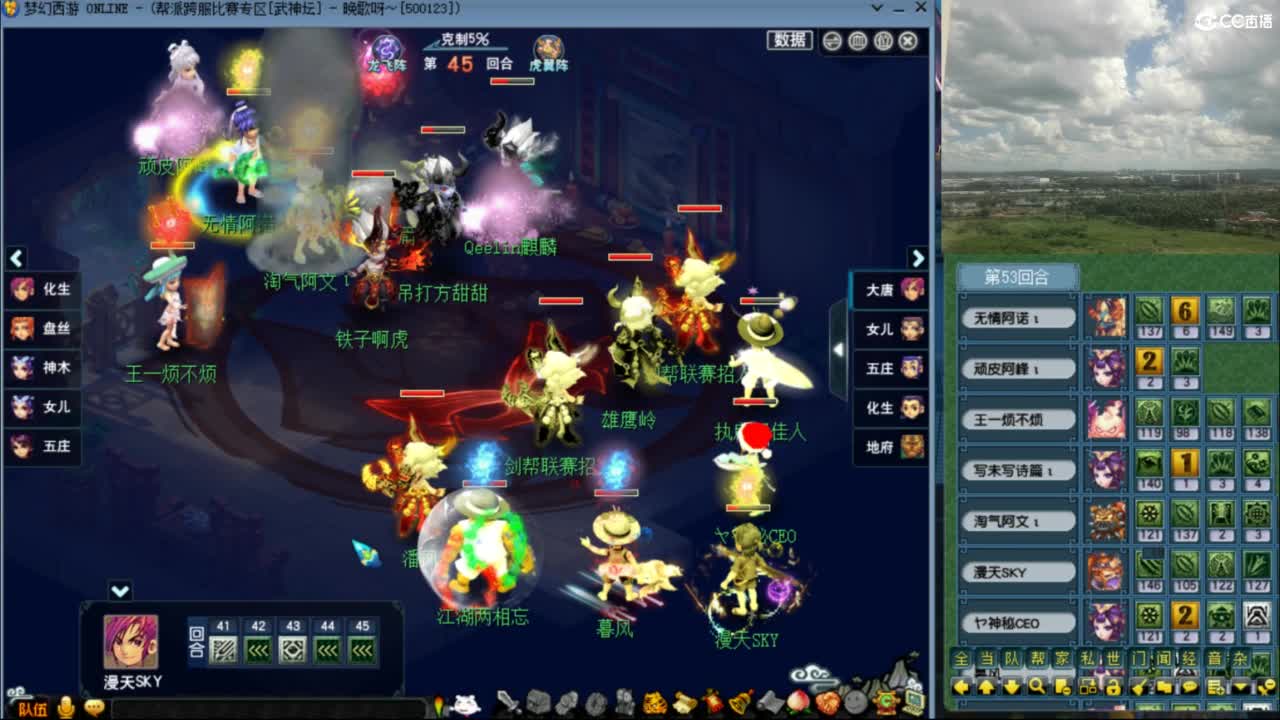
Task: Click the screenshot icon in the chat toolbar
Action: pyautogui.click(x=1088, y=687)
